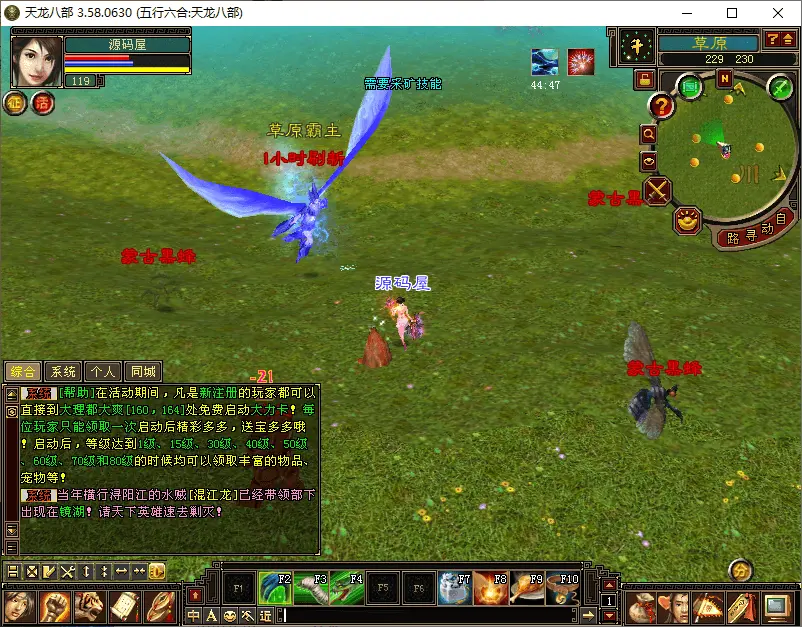
Task: Close the game window
Action: (778, 14)
